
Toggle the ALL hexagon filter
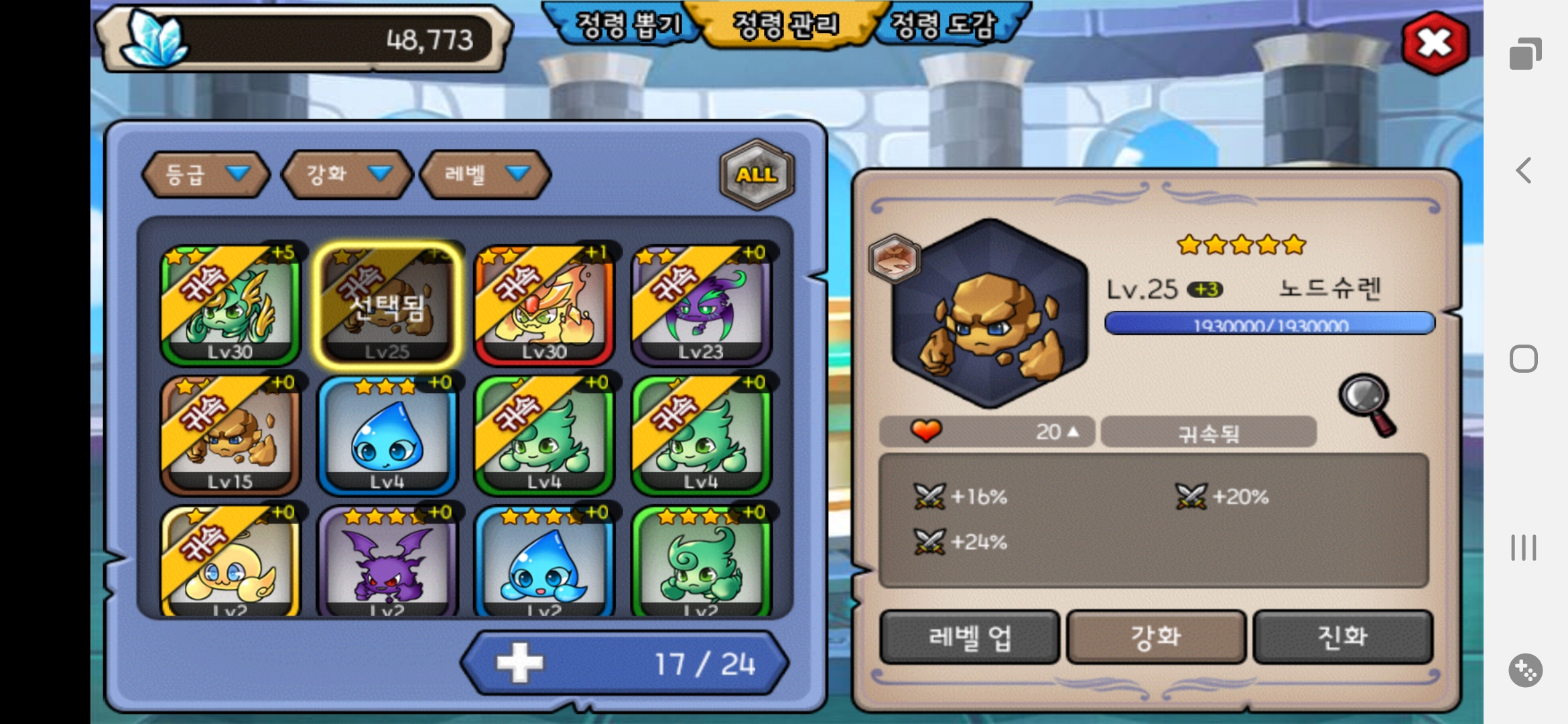pos(757,174)
